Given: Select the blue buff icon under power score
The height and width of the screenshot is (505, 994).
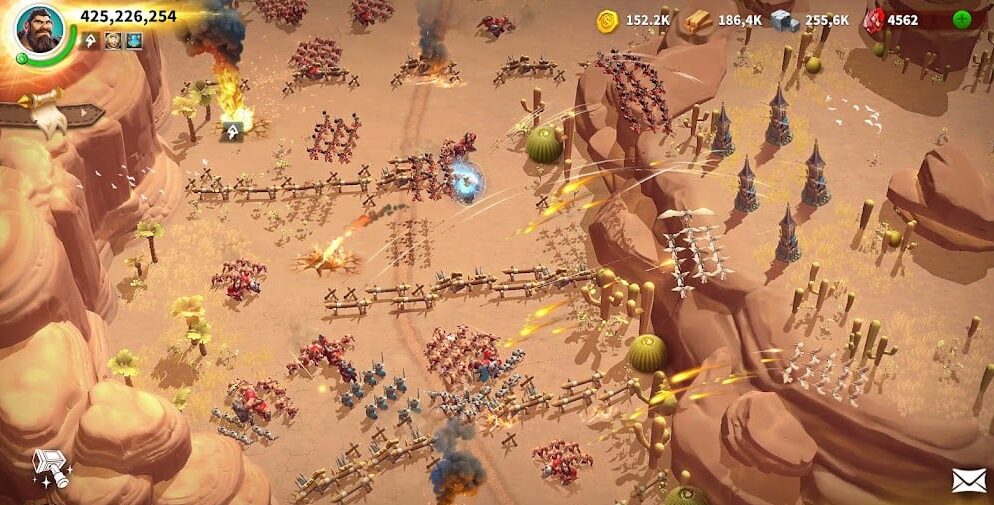Looking at the screenshot, I should tap(133, 41).
